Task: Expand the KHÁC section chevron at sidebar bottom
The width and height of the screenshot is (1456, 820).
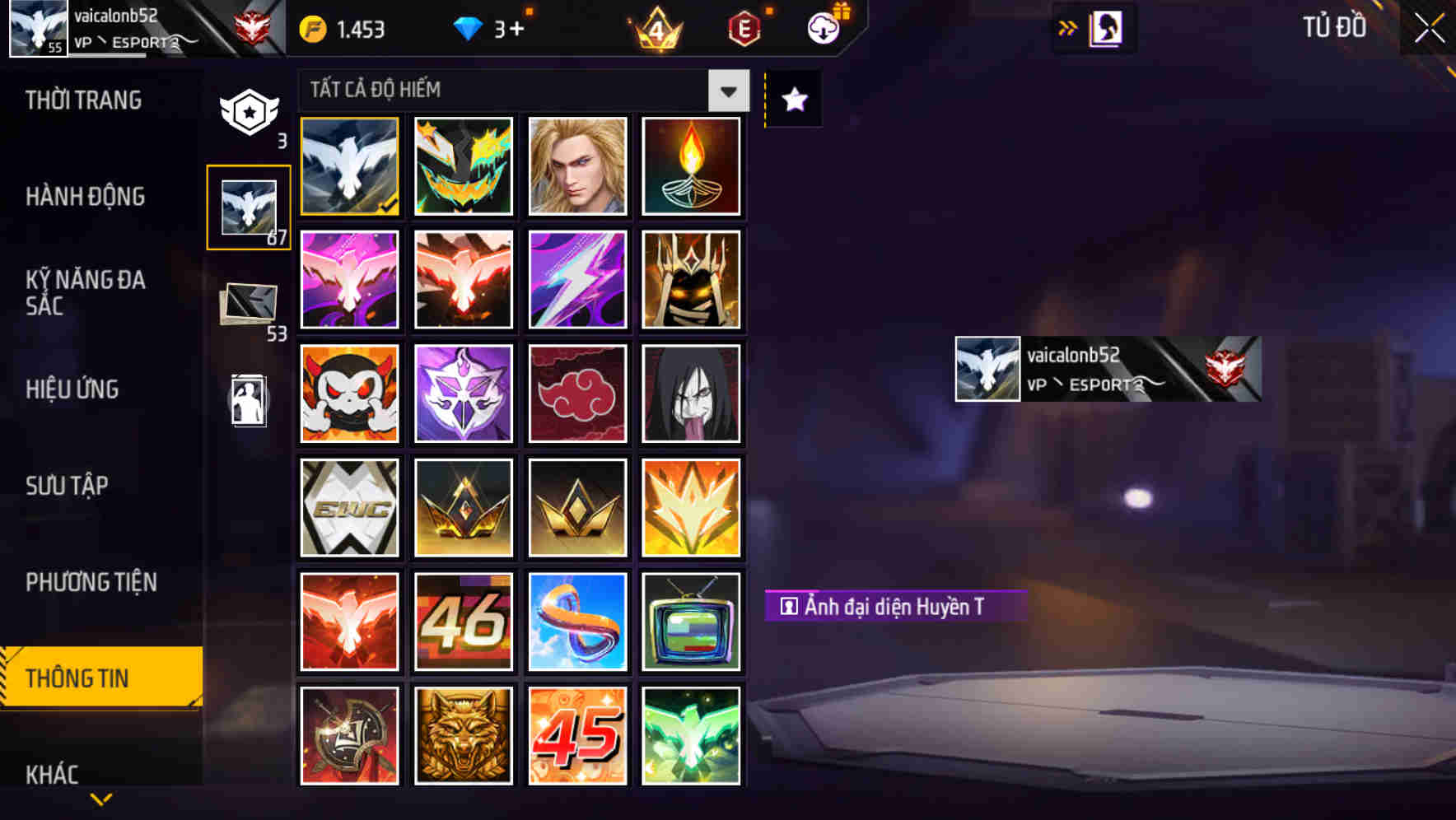Action: [x=101, y=797]
